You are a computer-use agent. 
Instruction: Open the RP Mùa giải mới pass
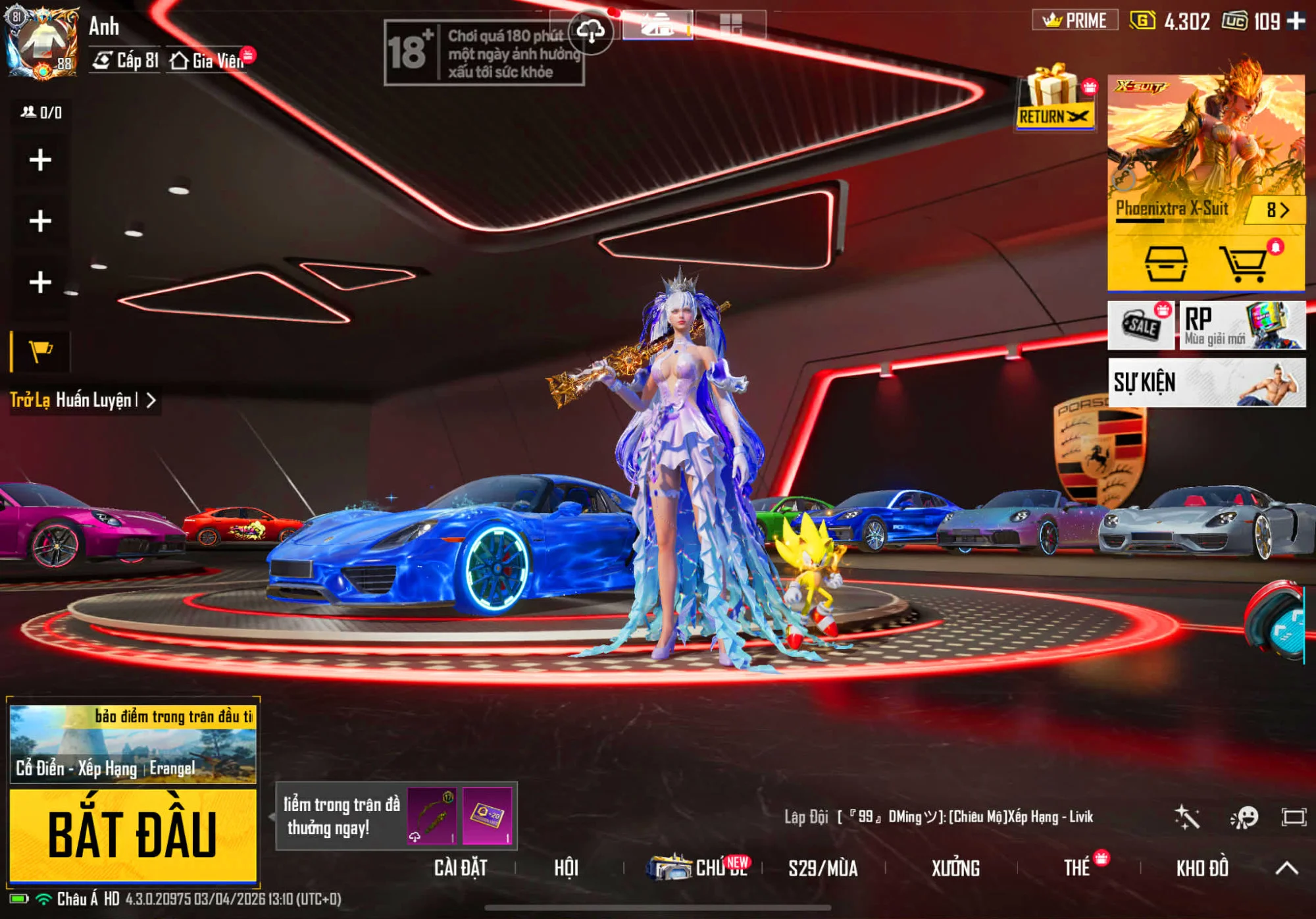[1242, 325]
